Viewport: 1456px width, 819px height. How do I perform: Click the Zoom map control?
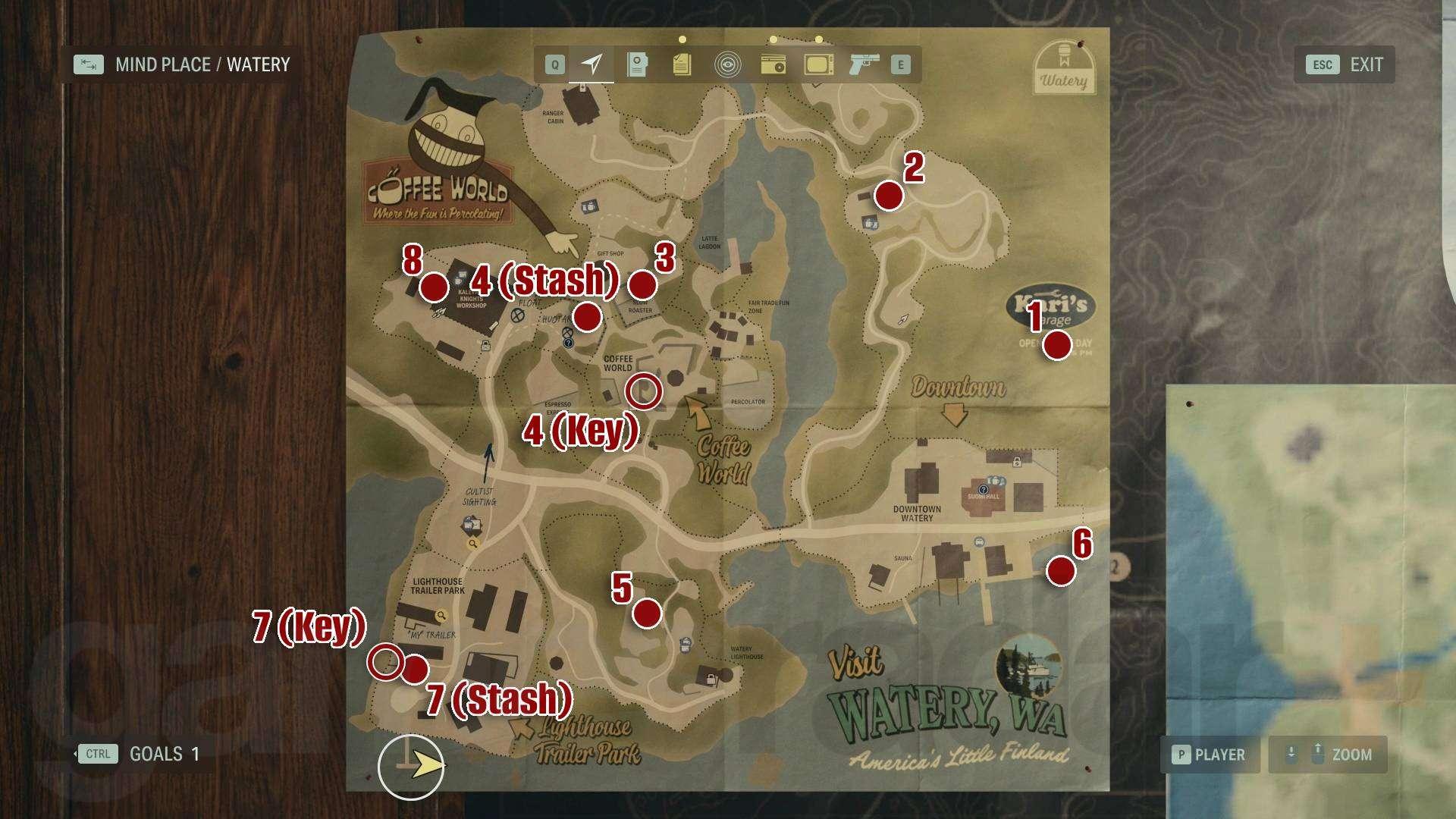click(1328, 755)
